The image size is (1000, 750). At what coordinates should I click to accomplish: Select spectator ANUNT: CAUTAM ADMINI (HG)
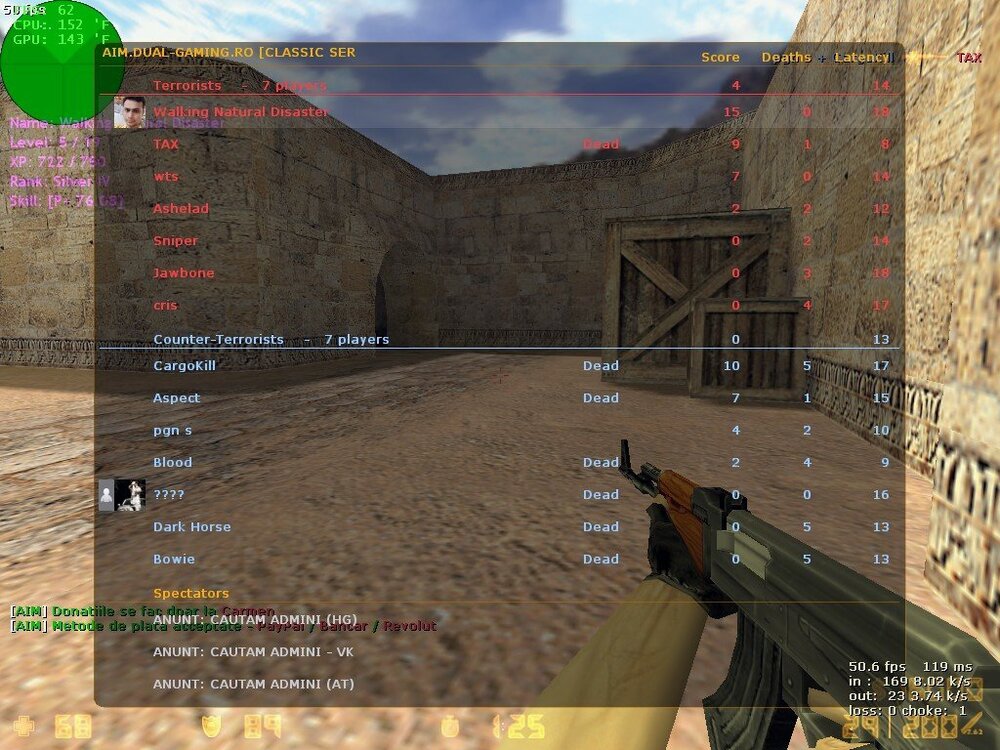254,620
